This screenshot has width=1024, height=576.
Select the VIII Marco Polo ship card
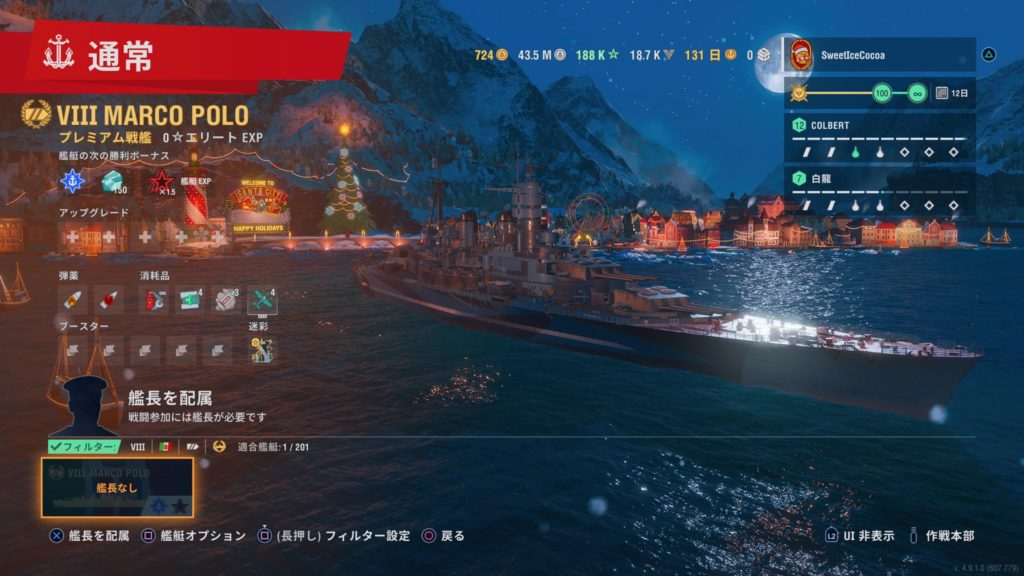tap(117, 487)
